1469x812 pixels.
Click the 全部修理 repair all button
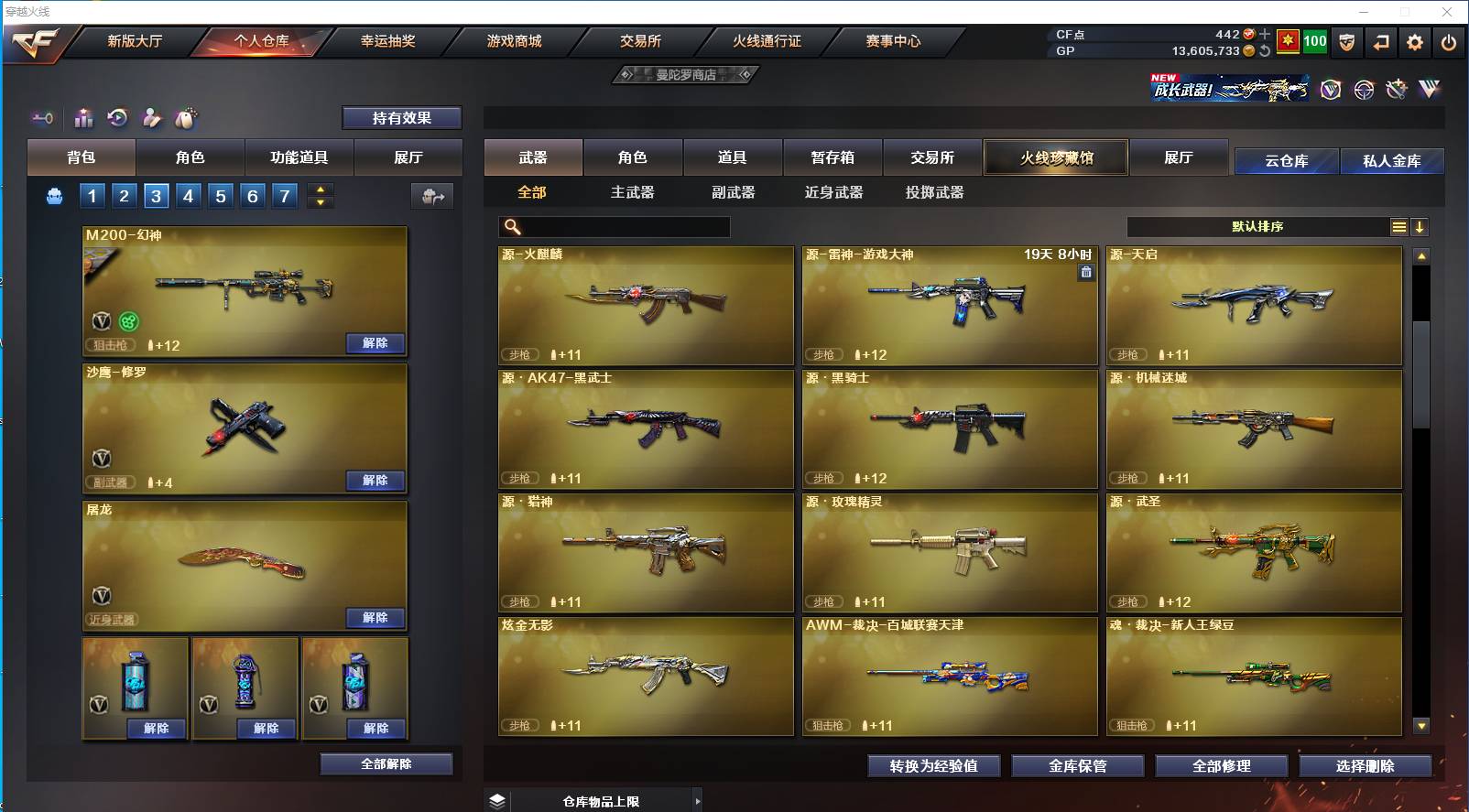[1223, 766]
